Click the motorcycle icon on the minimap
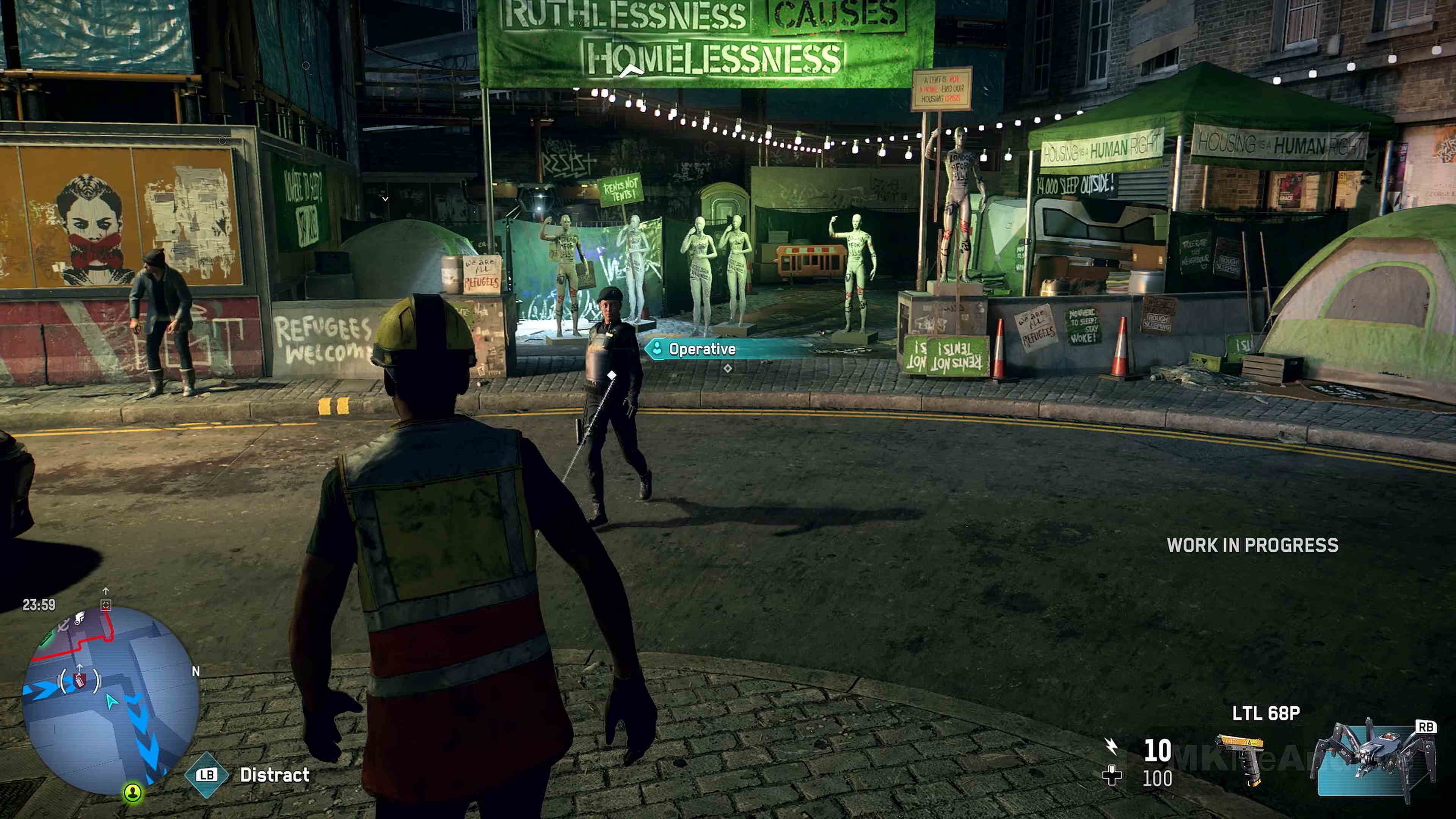The image size is (1456, 819). pyautogui.click(x=80, y=618)
